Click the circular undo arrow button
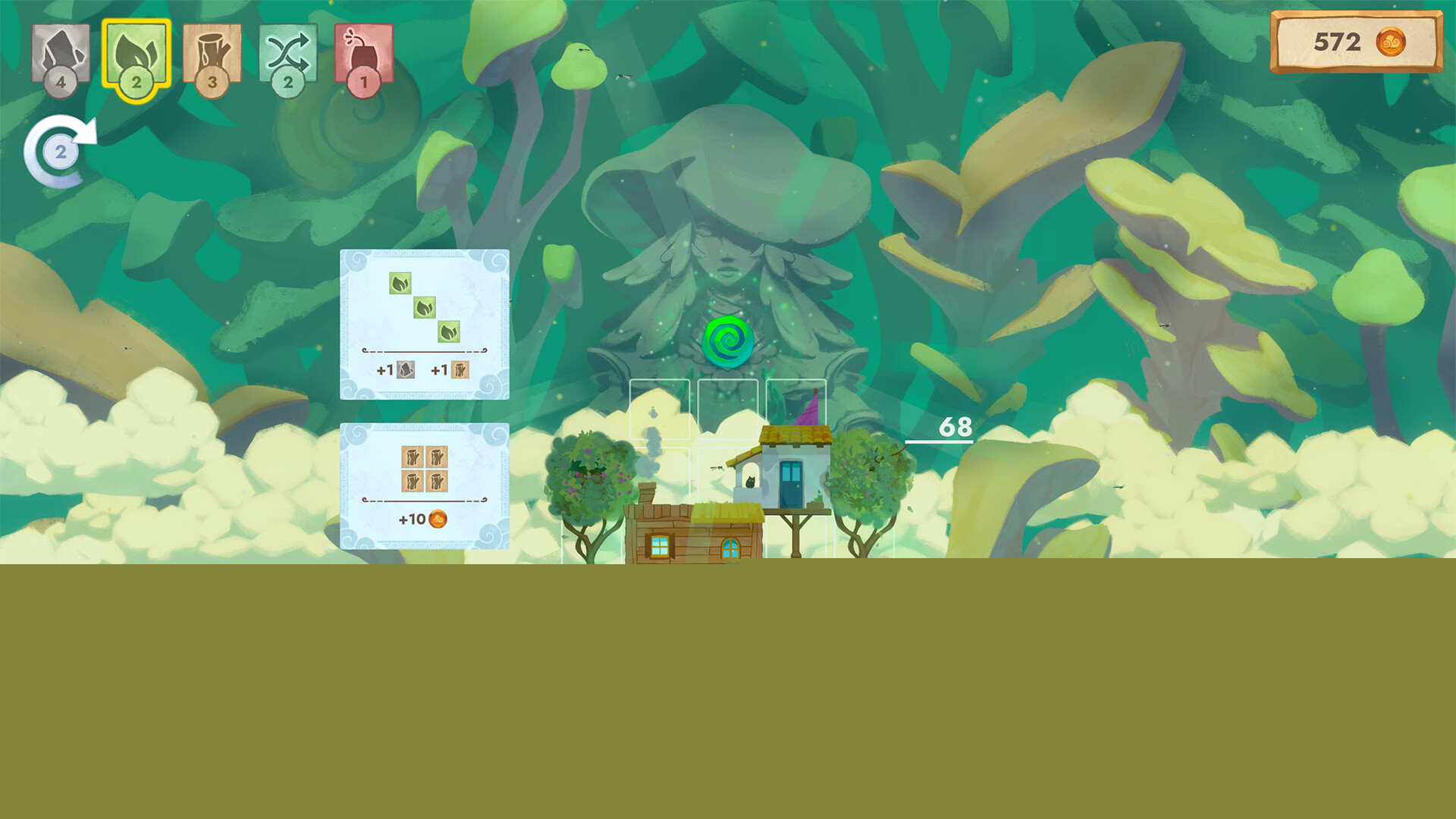The width and height of the screenshot is (1456, 819). pos(60,152)
